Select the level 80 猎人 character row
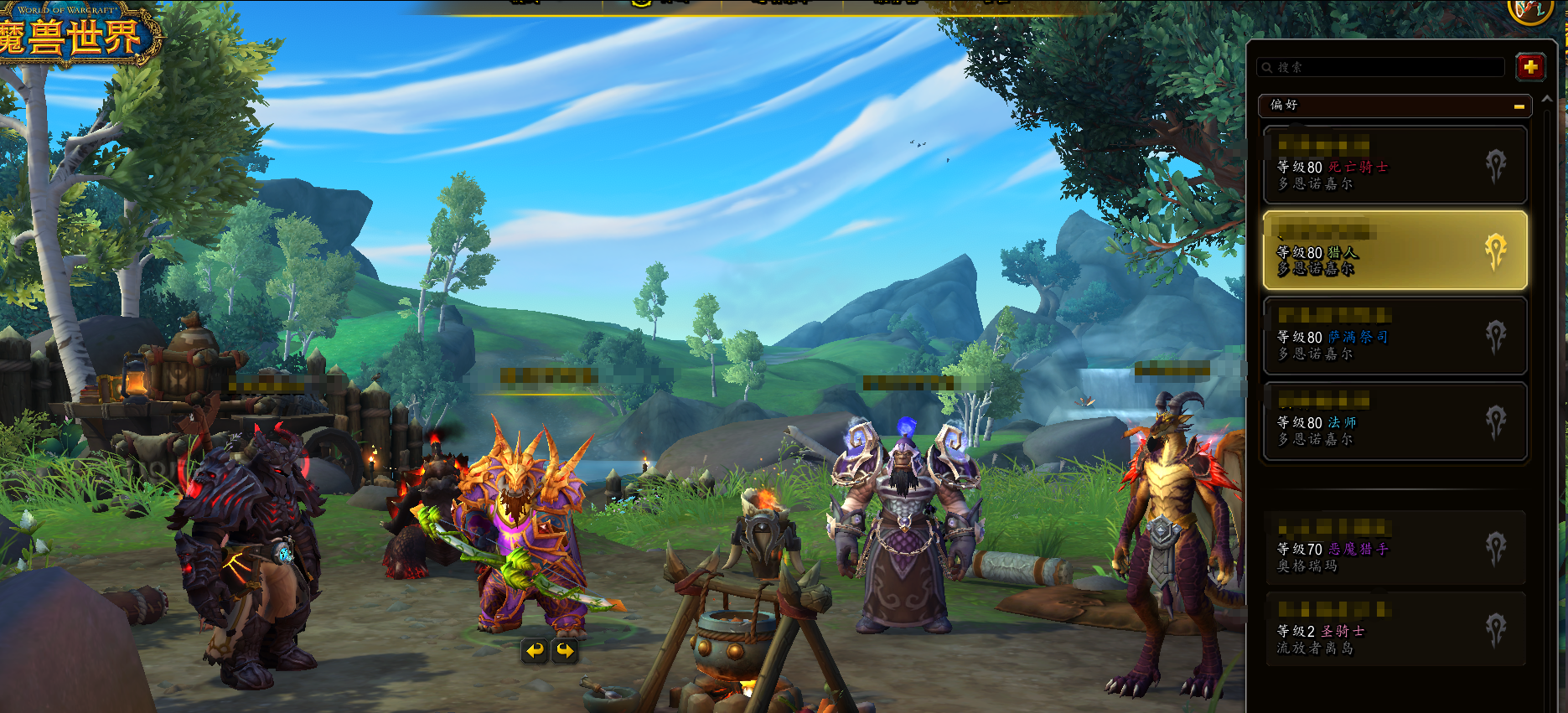 [x=1395, y=251]
